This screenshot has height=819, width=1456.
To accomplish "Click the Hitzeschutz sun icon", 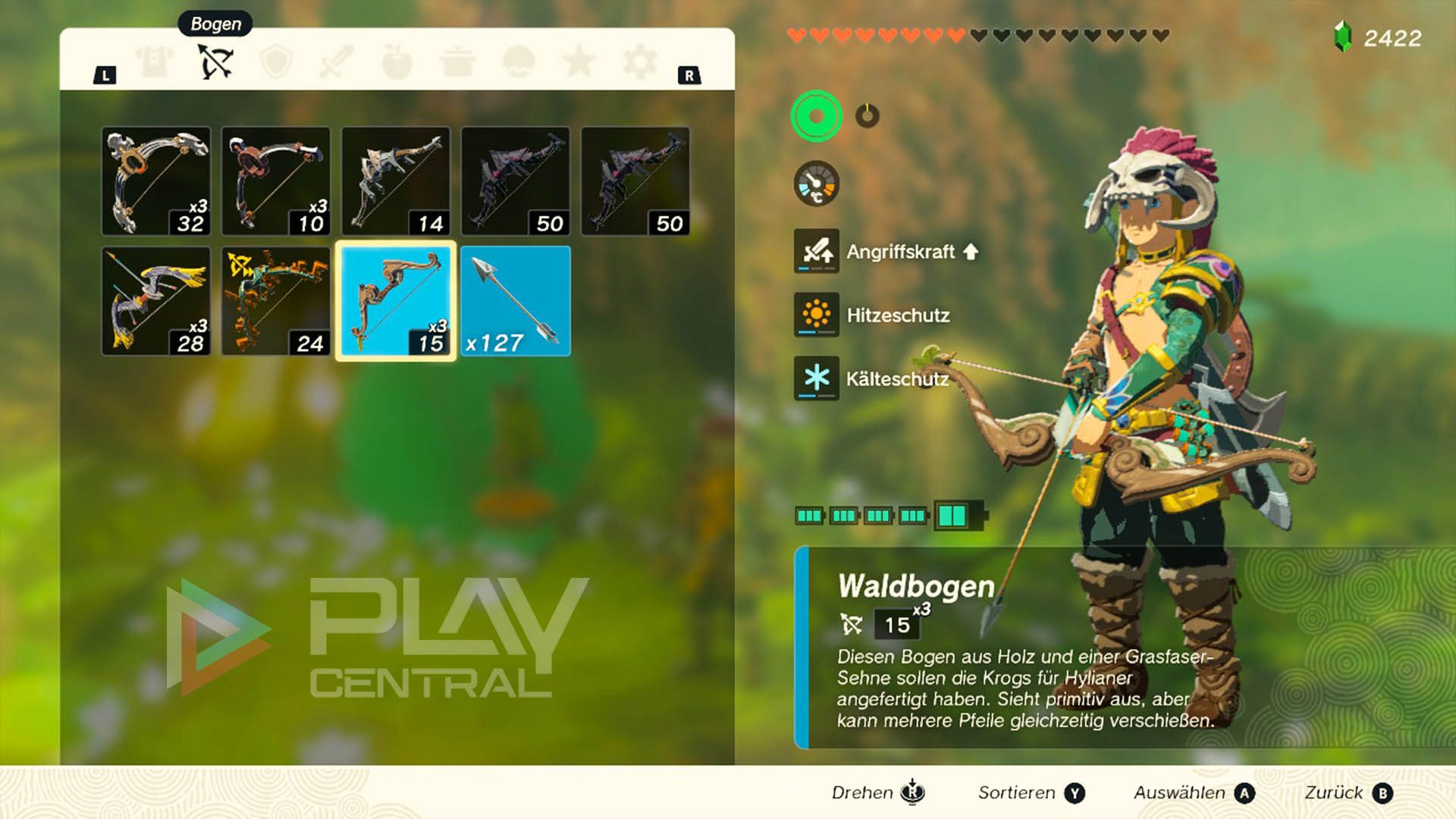I will click(816, 315).
